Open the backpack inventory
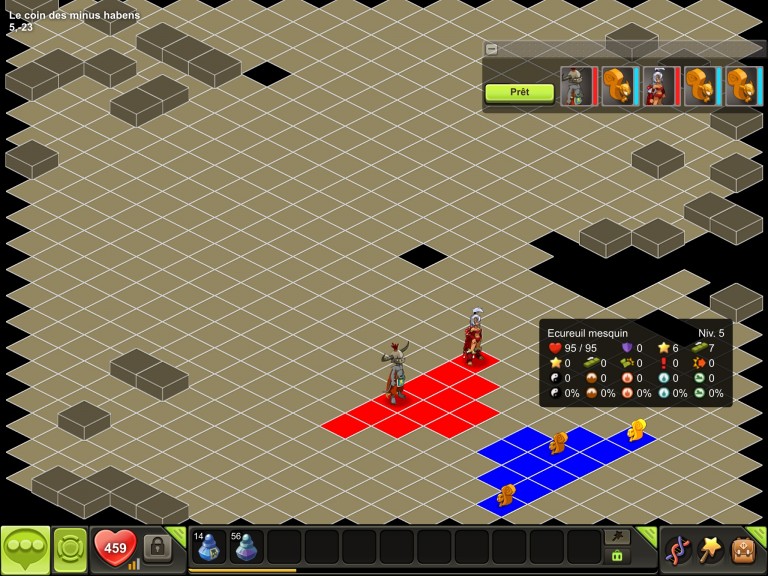Image resolution: width=768 pixels, height=576 pixels. pos(742,549)
